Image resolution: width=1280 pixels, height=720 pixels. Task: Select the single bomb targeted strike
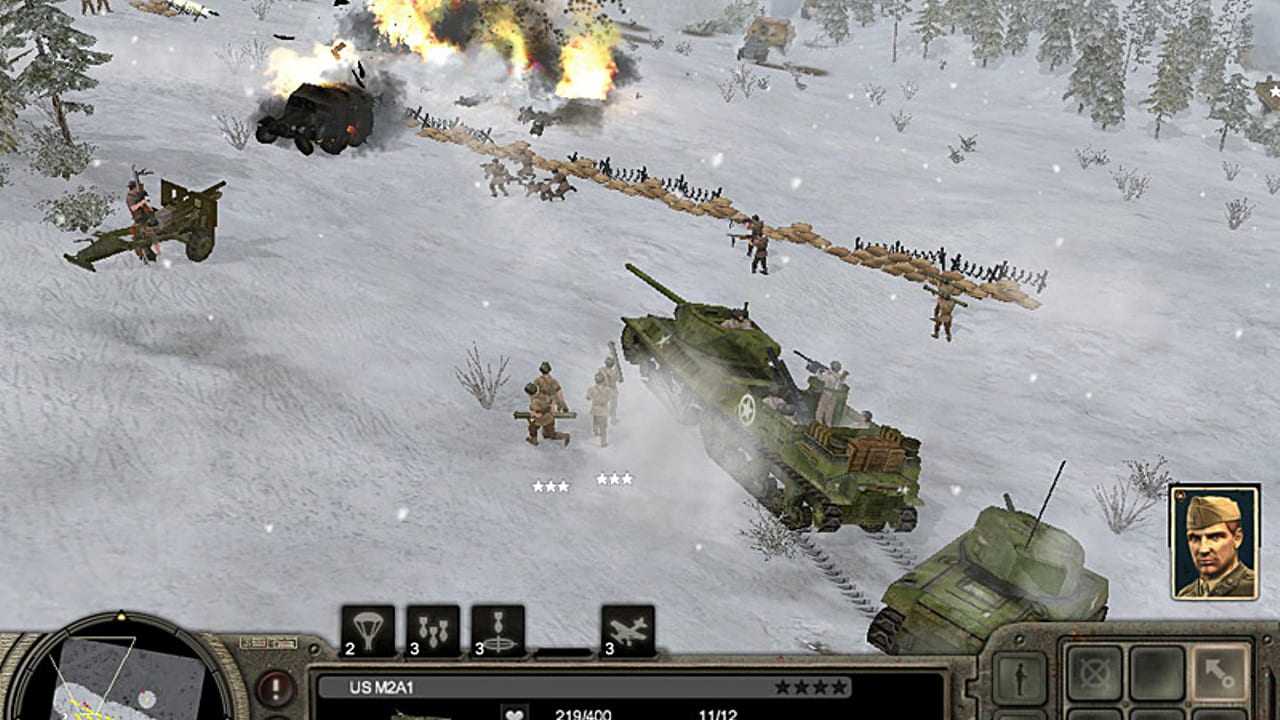[x=498, y=631]
